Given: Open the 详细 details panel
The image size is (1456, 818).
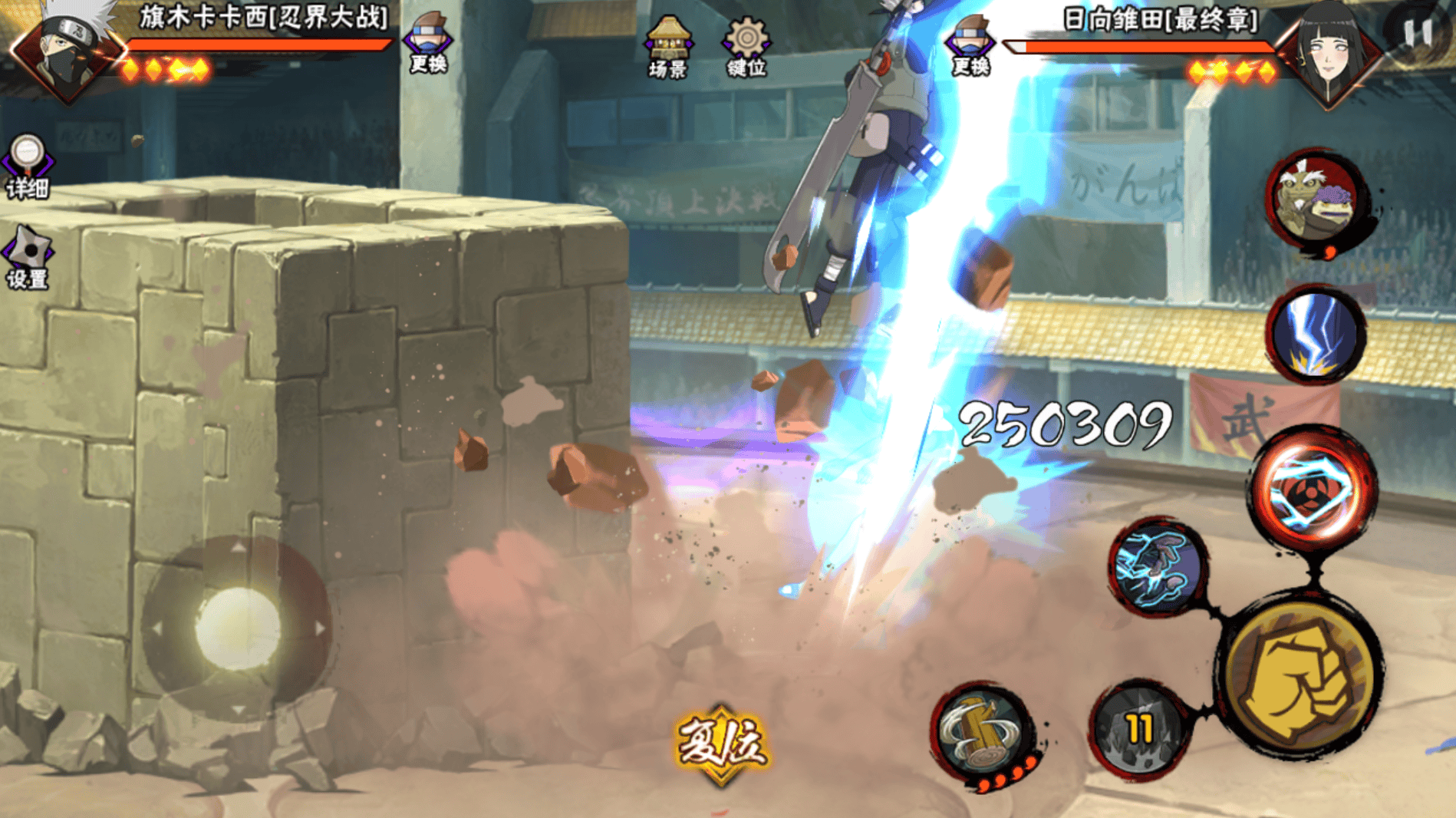Looking at the screenshot, I should (28, 166).
